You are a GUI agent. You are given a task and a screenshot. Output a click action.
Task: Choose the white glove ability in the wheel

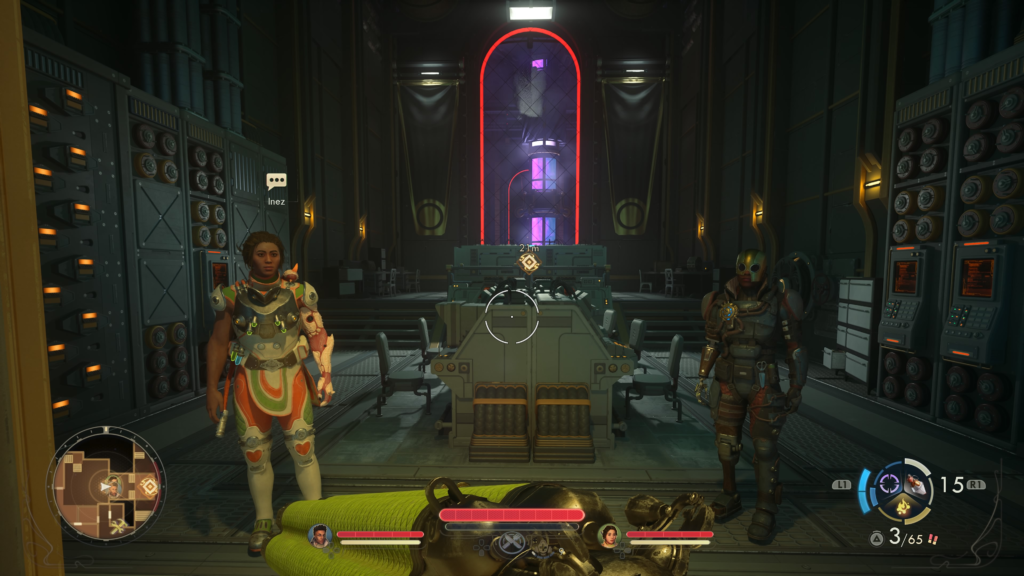[x=917, y=484]
